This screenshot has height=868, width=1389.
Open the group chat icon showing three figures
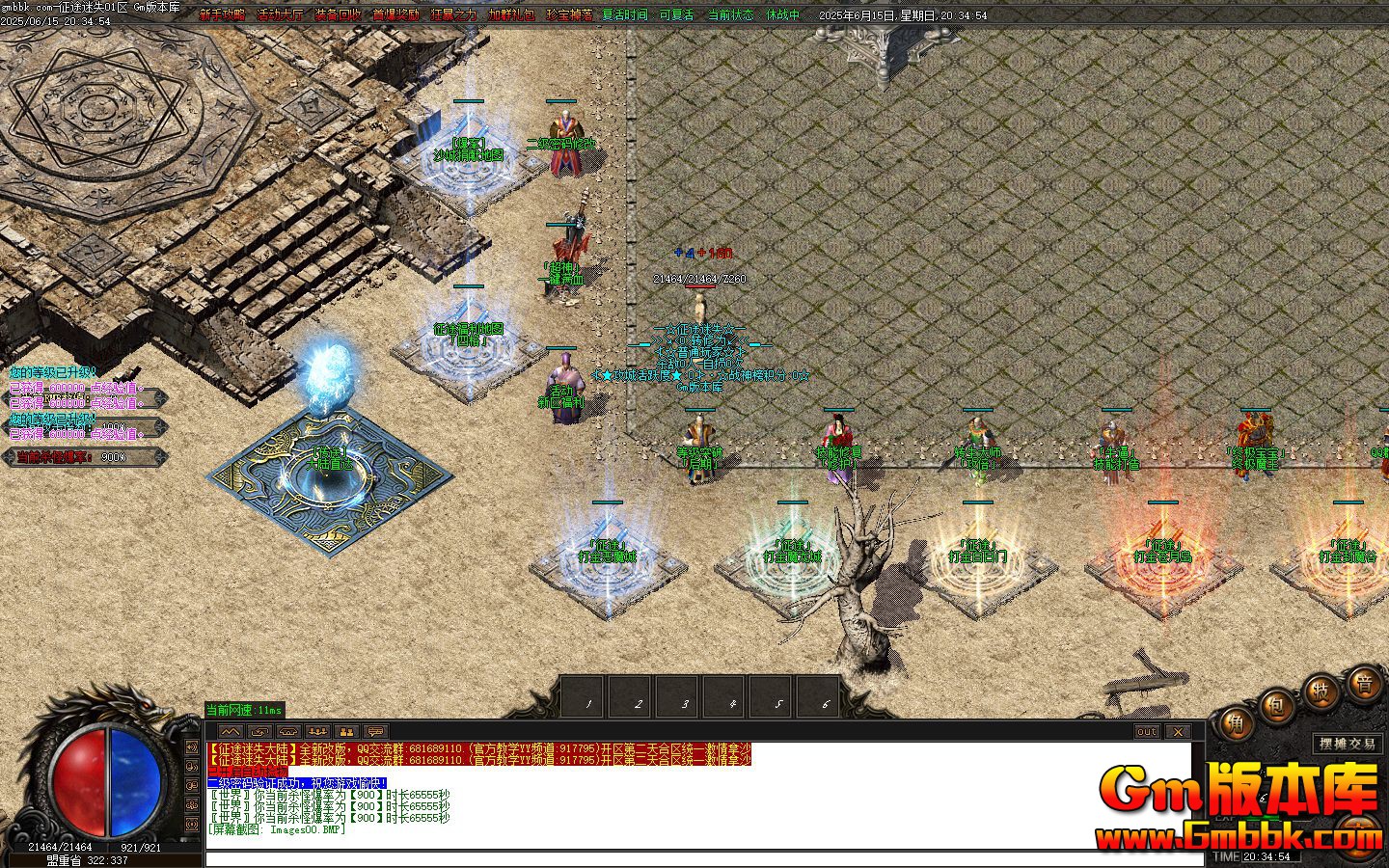318,731
